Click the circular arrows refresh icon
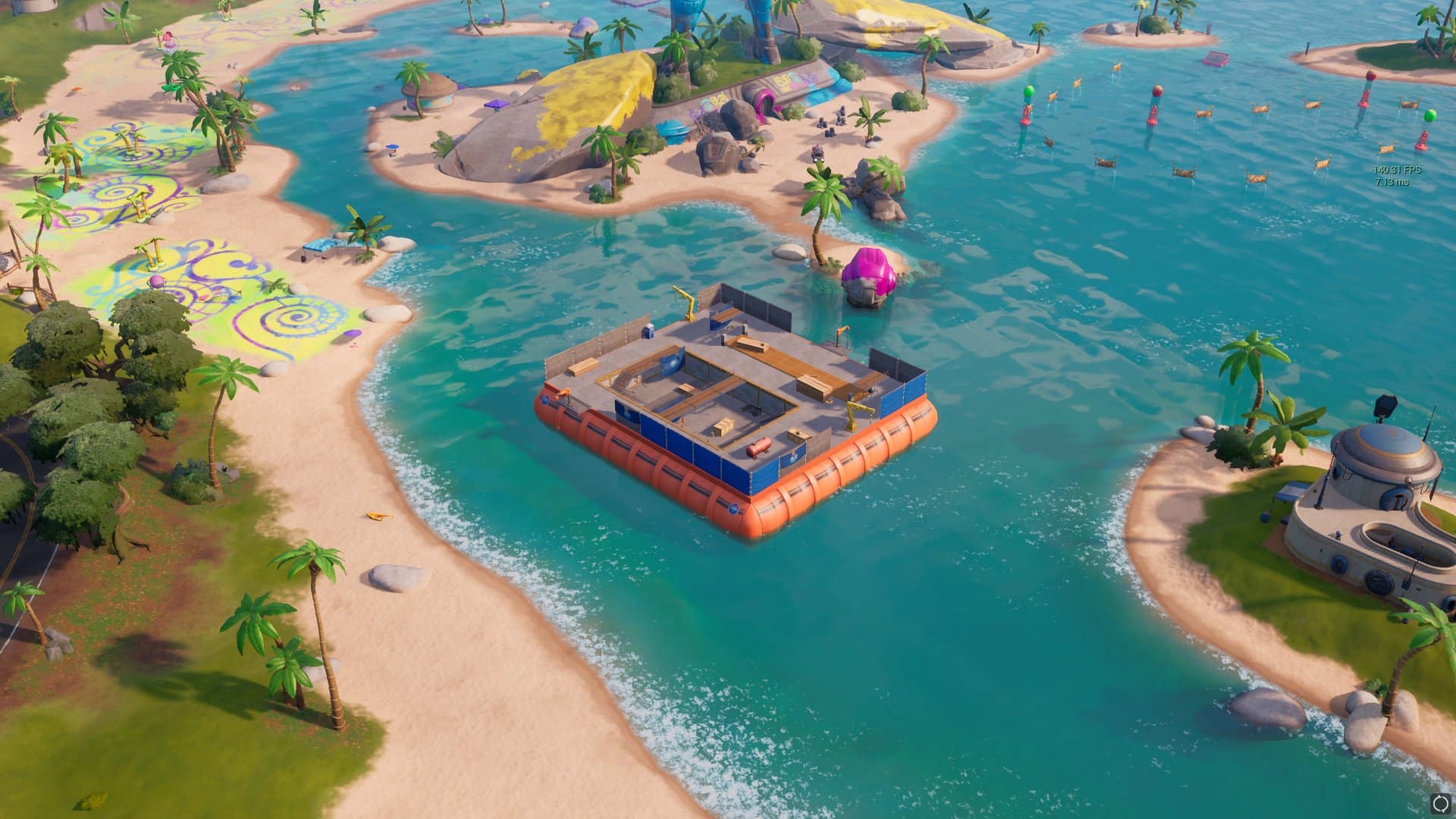The width and height of the screenshot is (1456, 819). 1441,803
